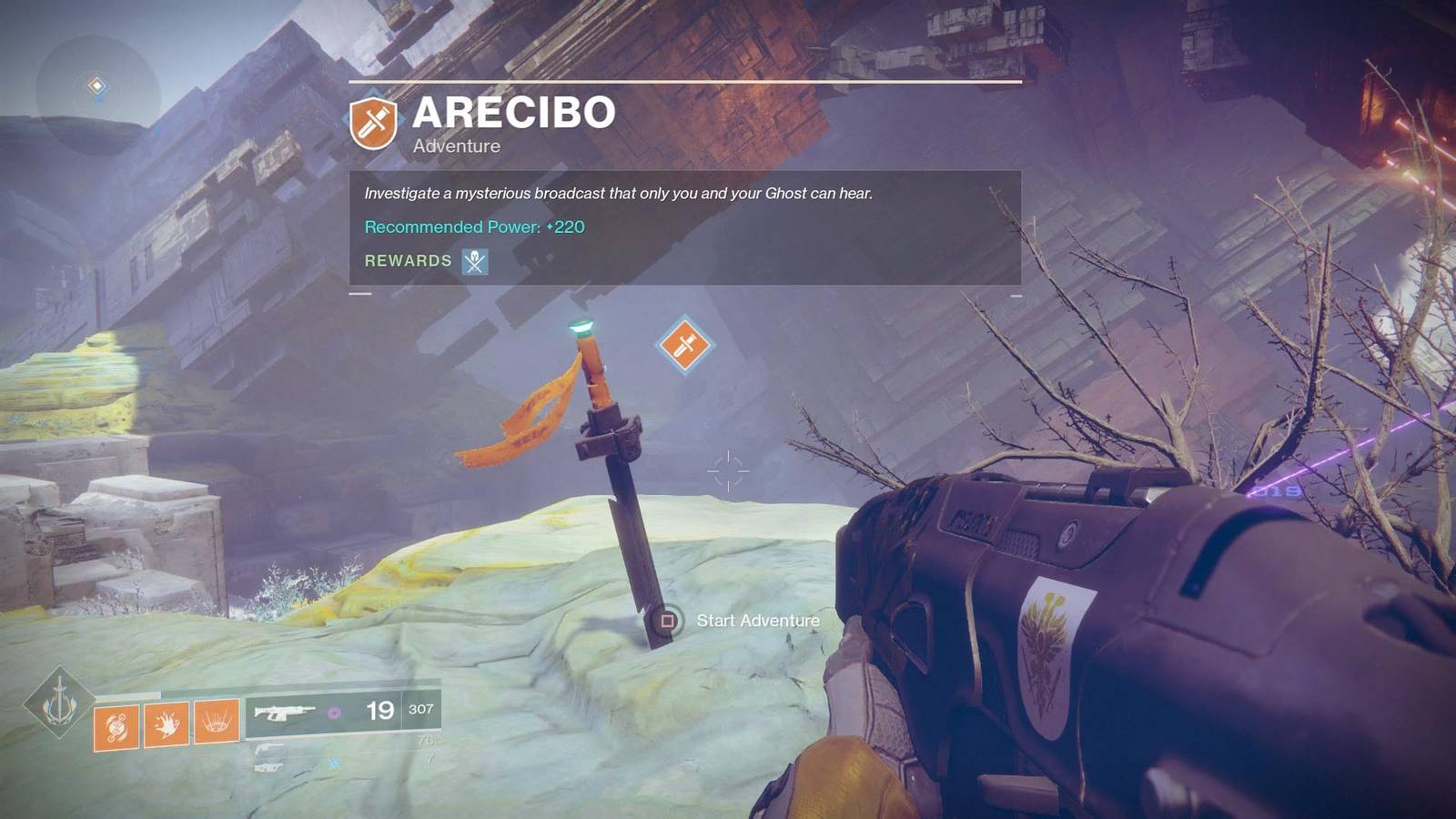This screenshot has width=1456, height=819.
Task: Click the orange adventure waypoint marker
Action: (684, 345)
